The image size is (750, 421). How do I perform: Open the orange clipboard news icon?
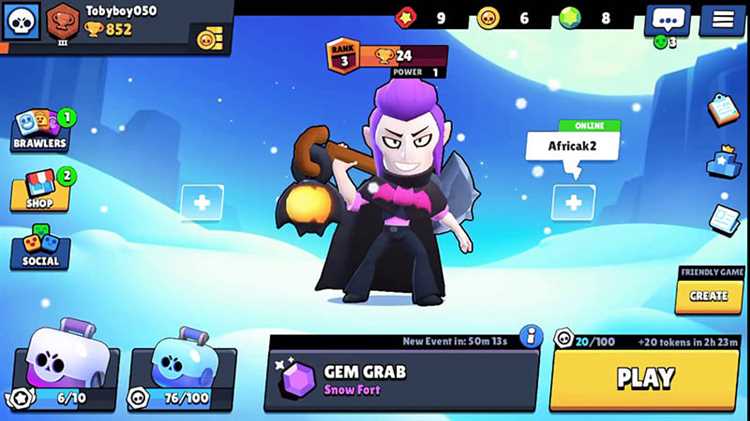[723, 109]
